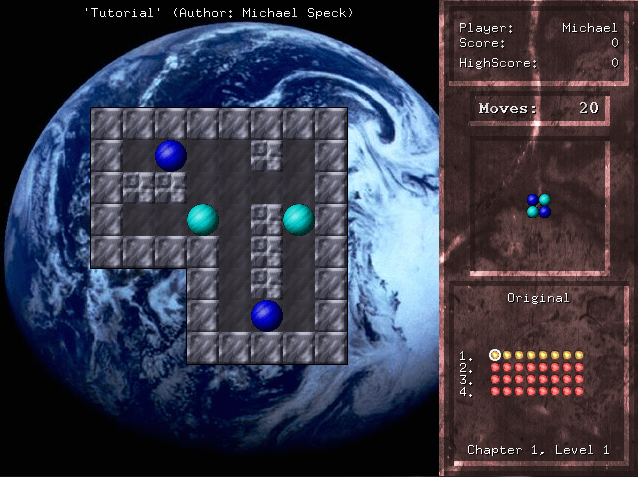This screenshot has height=477, width=638.
Task: Select the blue marble in the bottom corridor
Action: (267, 315)
